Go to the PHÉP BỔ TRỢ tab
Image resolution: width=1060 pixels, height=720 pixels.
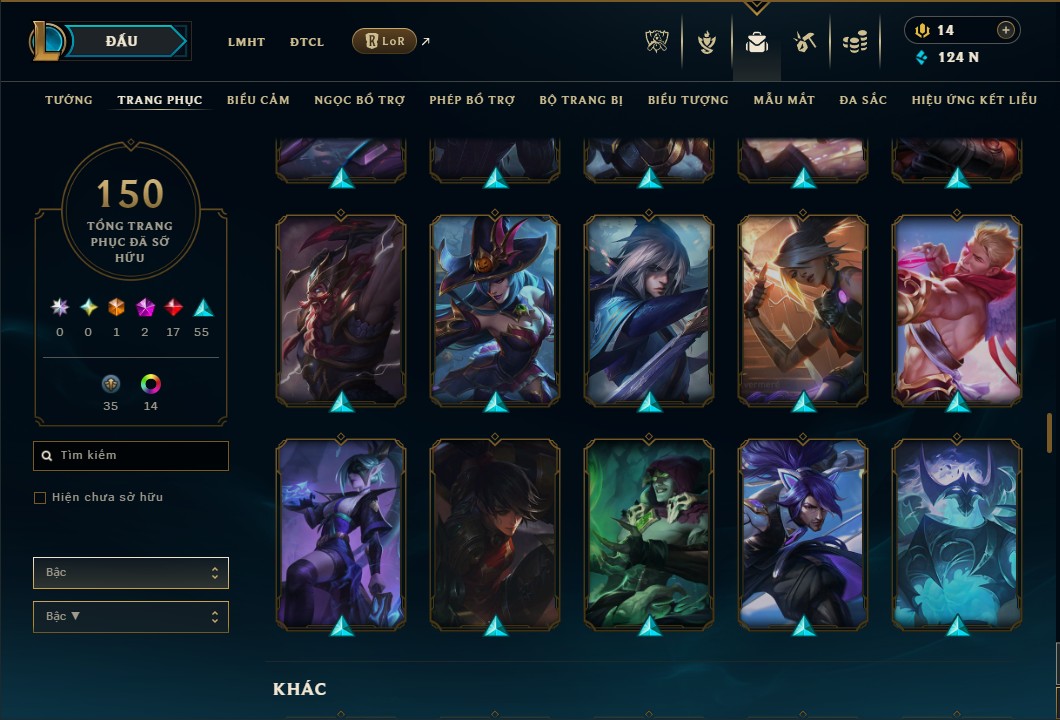472,100
